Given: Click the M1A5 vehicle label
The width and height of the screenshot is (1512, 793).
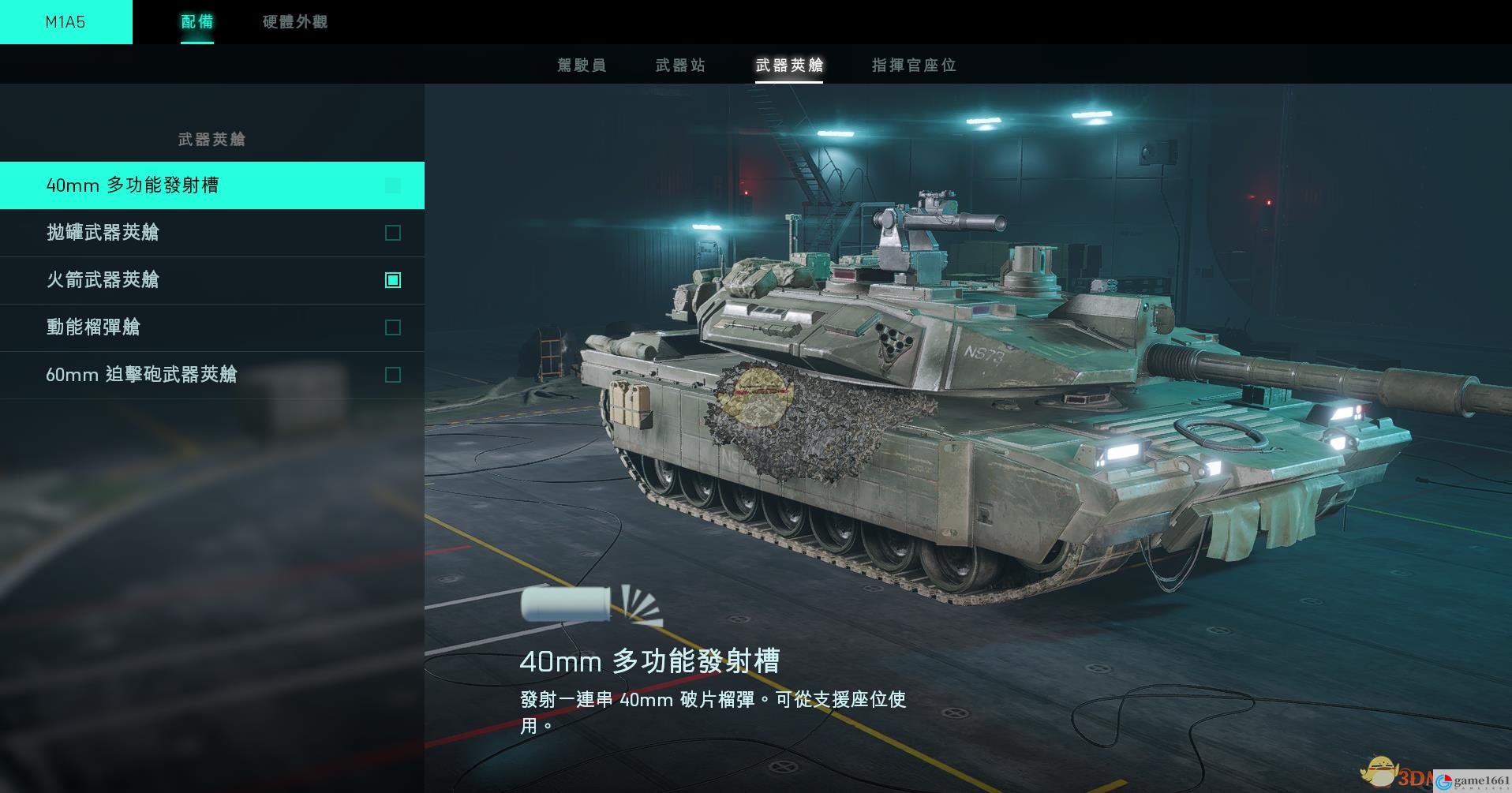Looking at the screenshot, I should (x=65, y=22).
